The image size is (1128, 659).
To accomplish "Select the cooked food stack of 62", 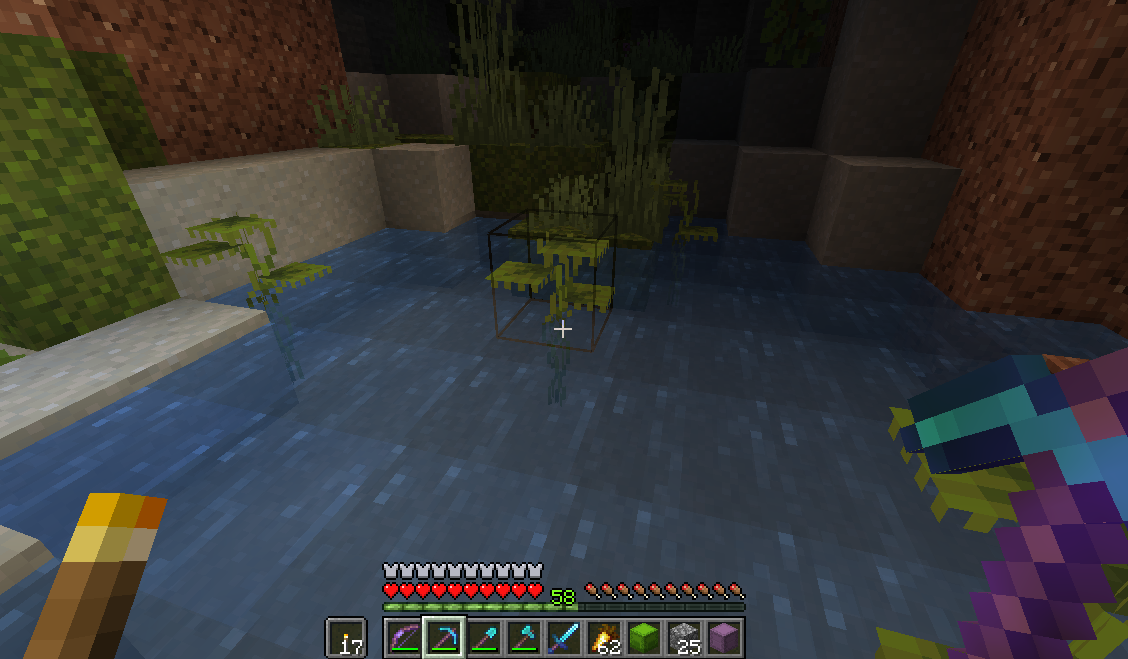I will coord(604,637).
